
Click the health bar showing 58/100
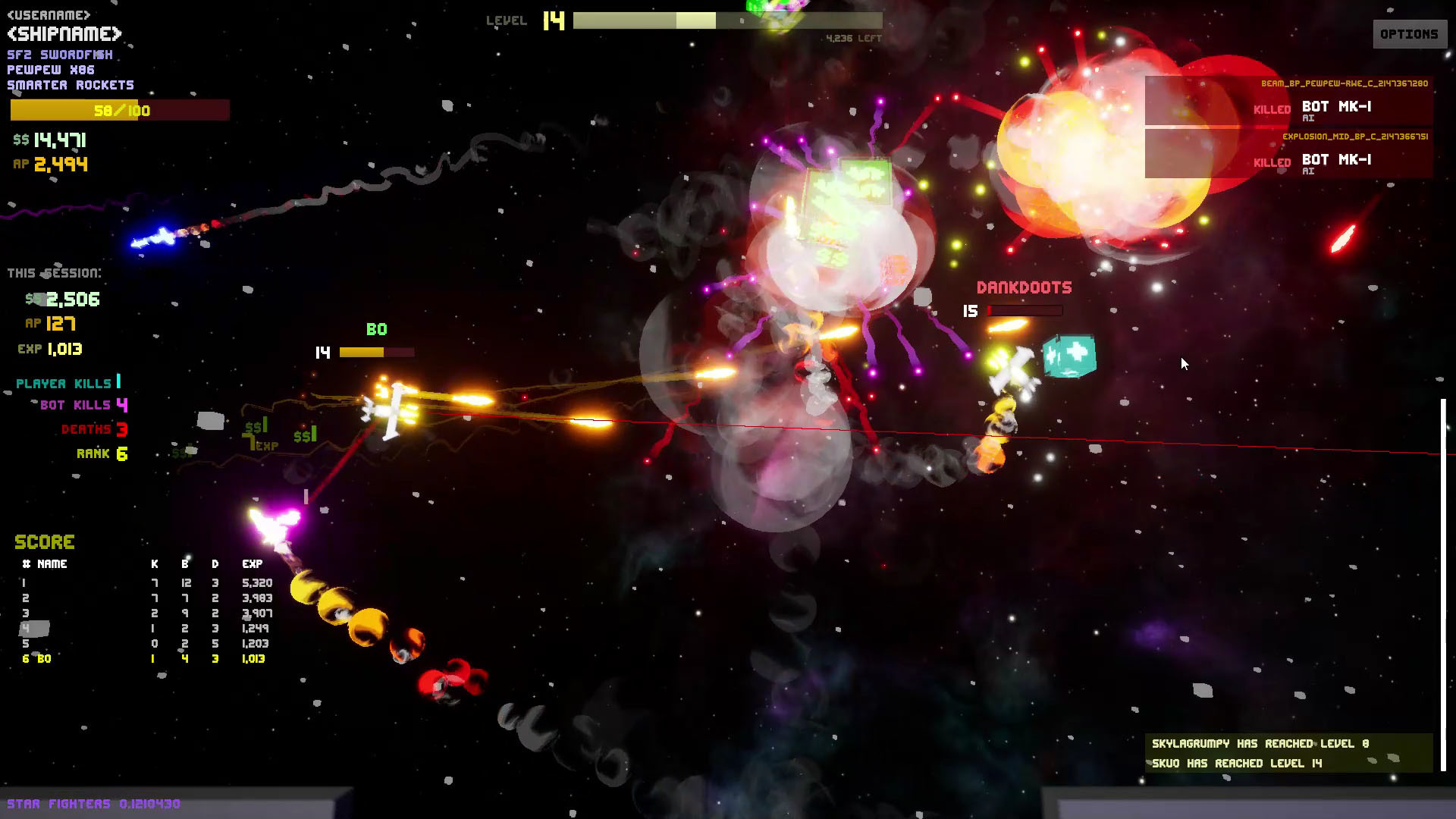coord(119,111)
